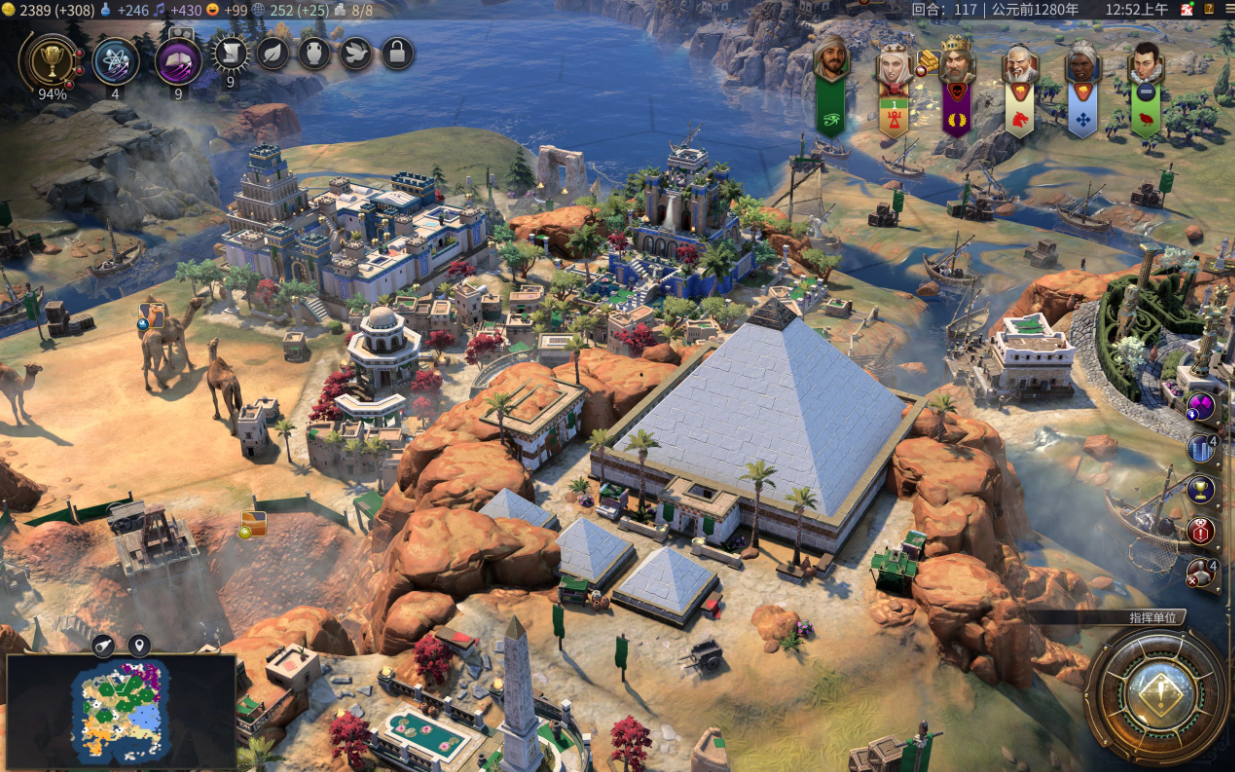Select the crowned queen leader portrait

tap(893, 64)
